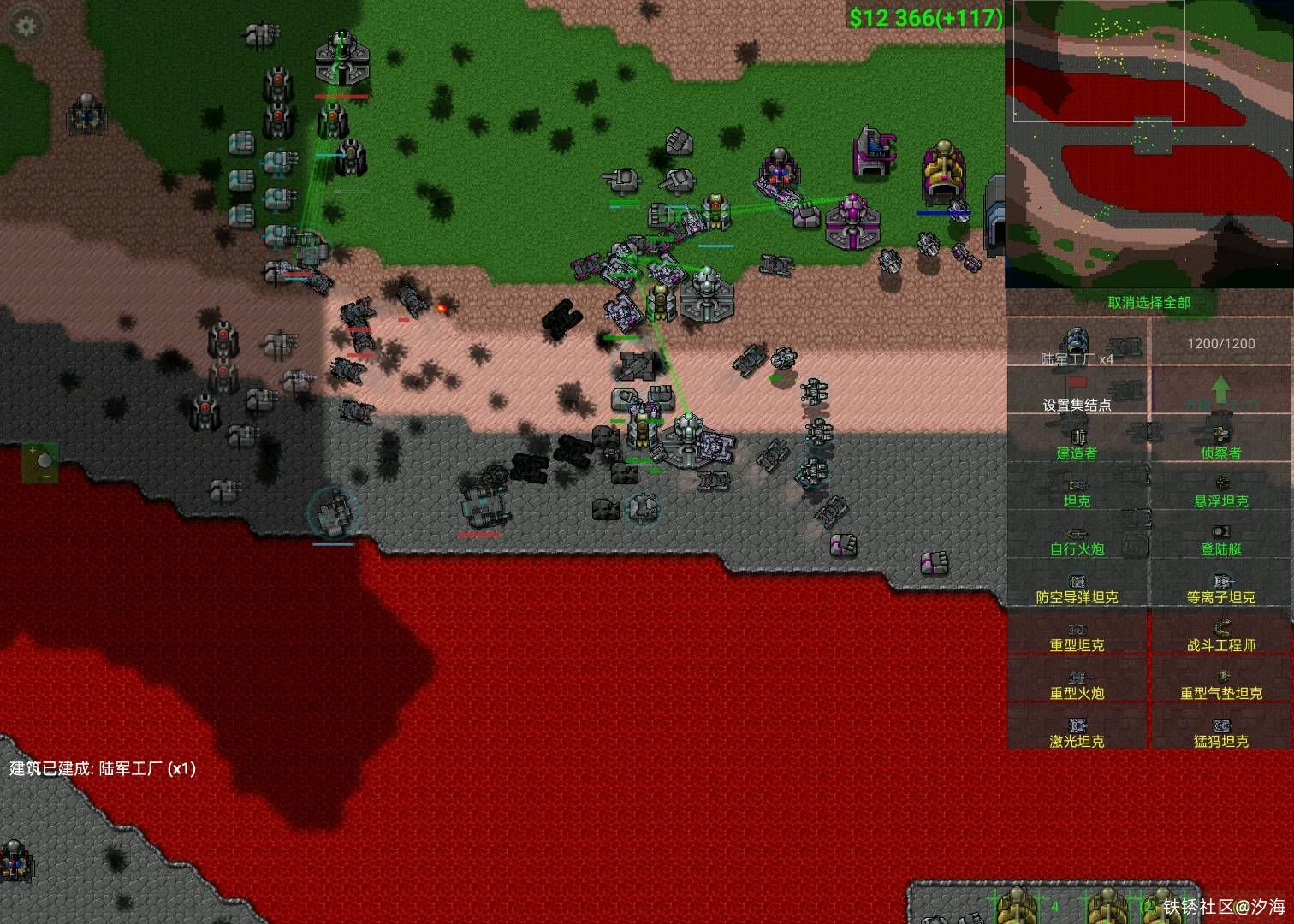Produce a 防空导弹坦克 anti-air tank
The image size is (1294, 924).
[1077, 587]
